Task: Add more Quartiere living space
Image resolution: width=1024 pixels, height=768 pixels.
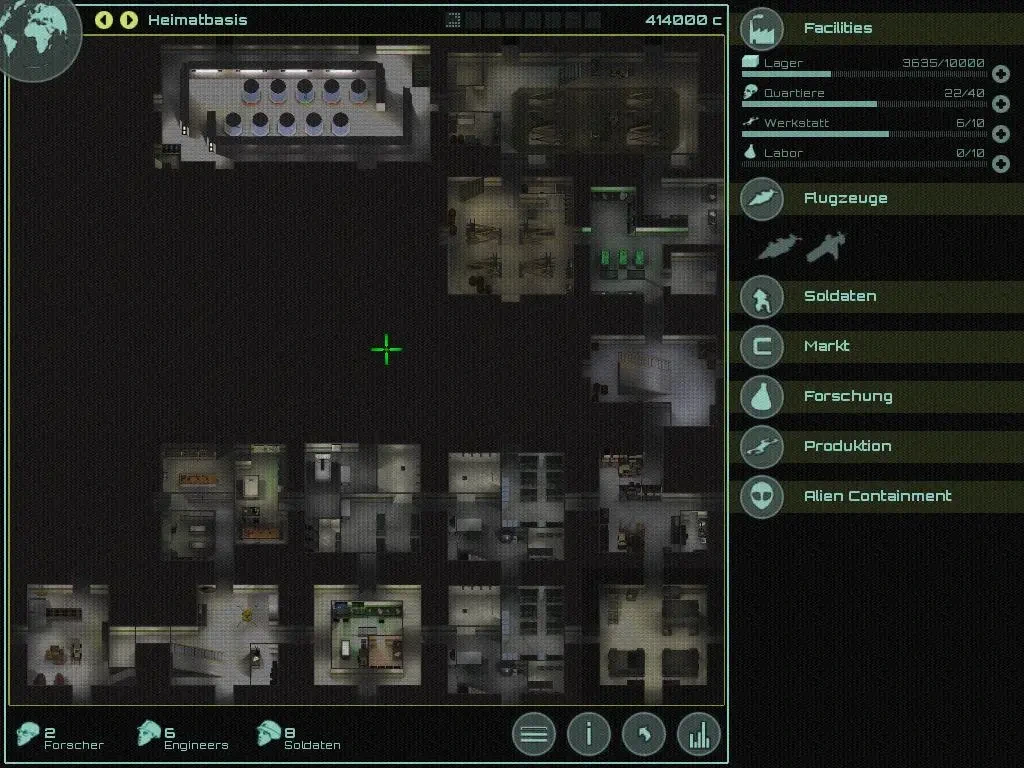Action: [x=1000, y=104]
